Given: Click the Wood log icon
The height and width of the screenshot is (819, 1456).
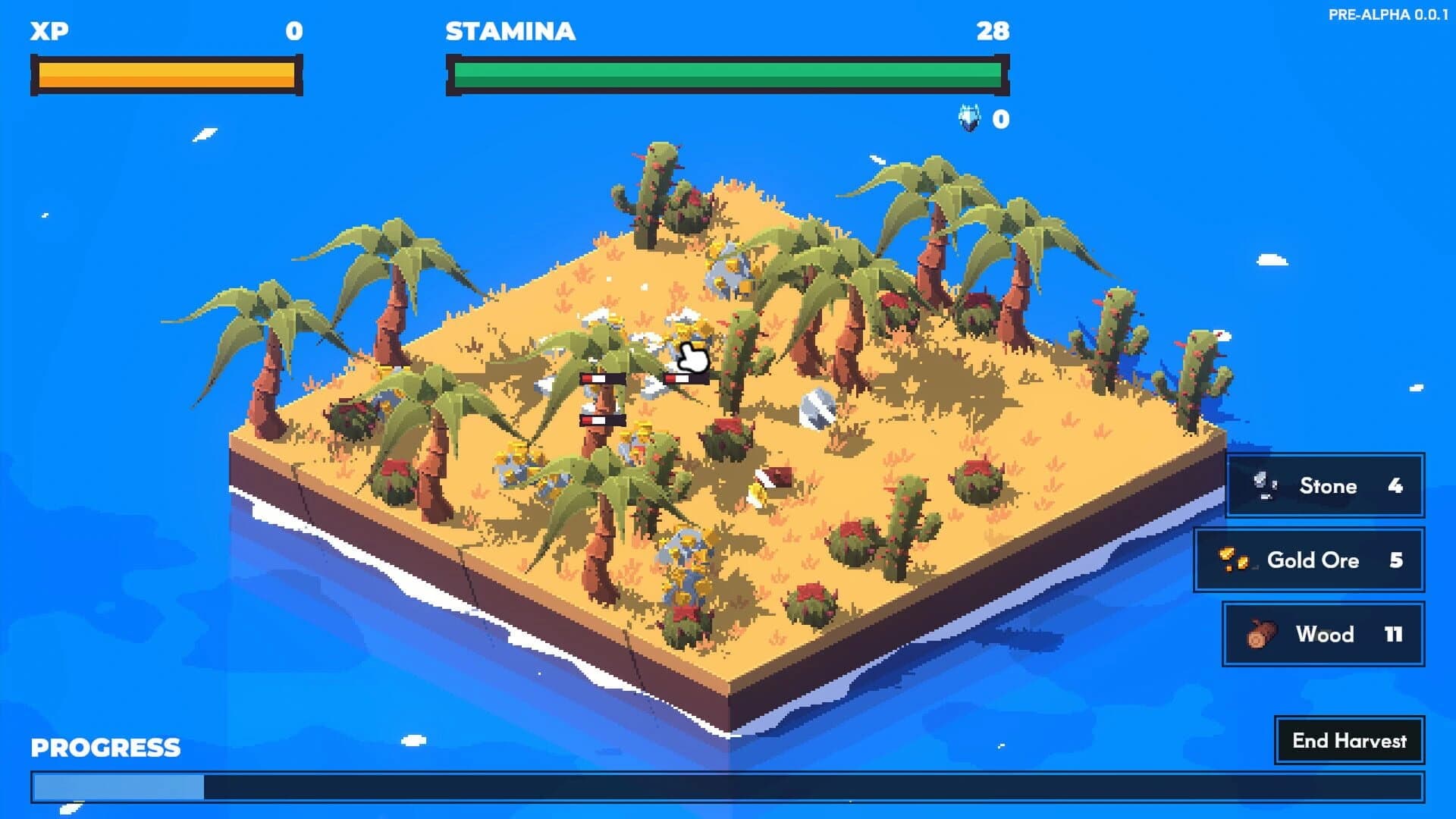Looking at the screenshot, I should coord(1262,635).
